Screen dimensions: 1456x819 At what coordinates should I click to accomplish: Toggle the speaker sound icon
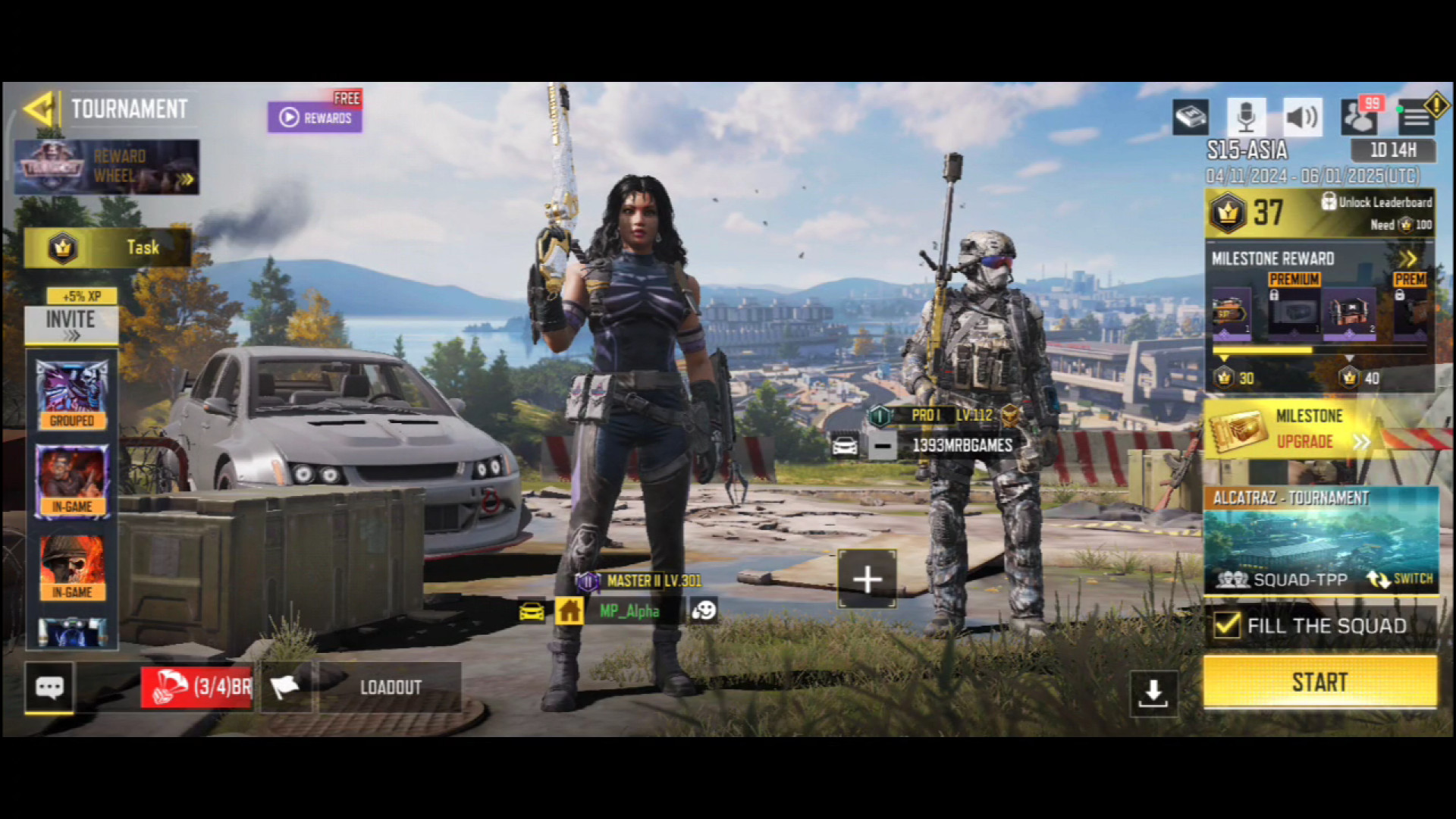(1302, 117)
